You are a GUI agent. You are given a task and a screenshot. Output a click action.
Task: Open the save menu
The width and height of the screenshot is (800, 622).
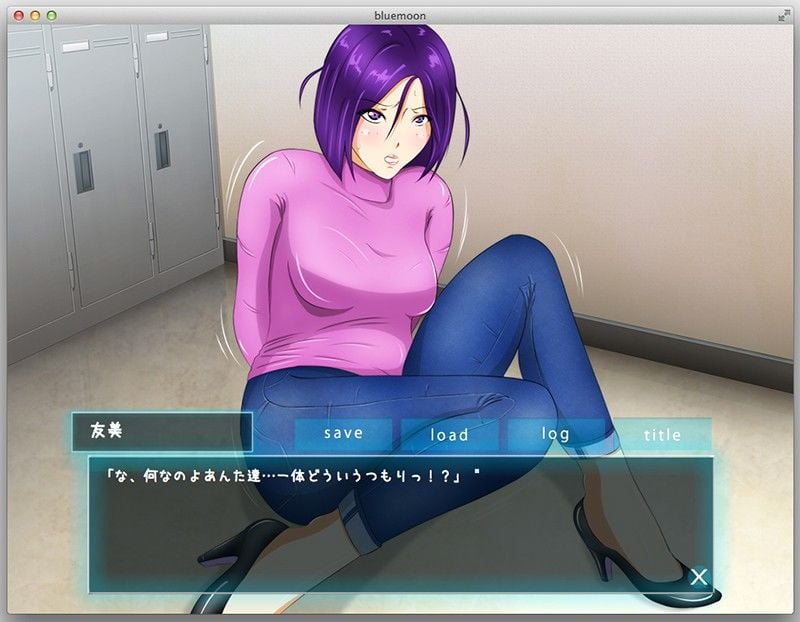[344, 434]
